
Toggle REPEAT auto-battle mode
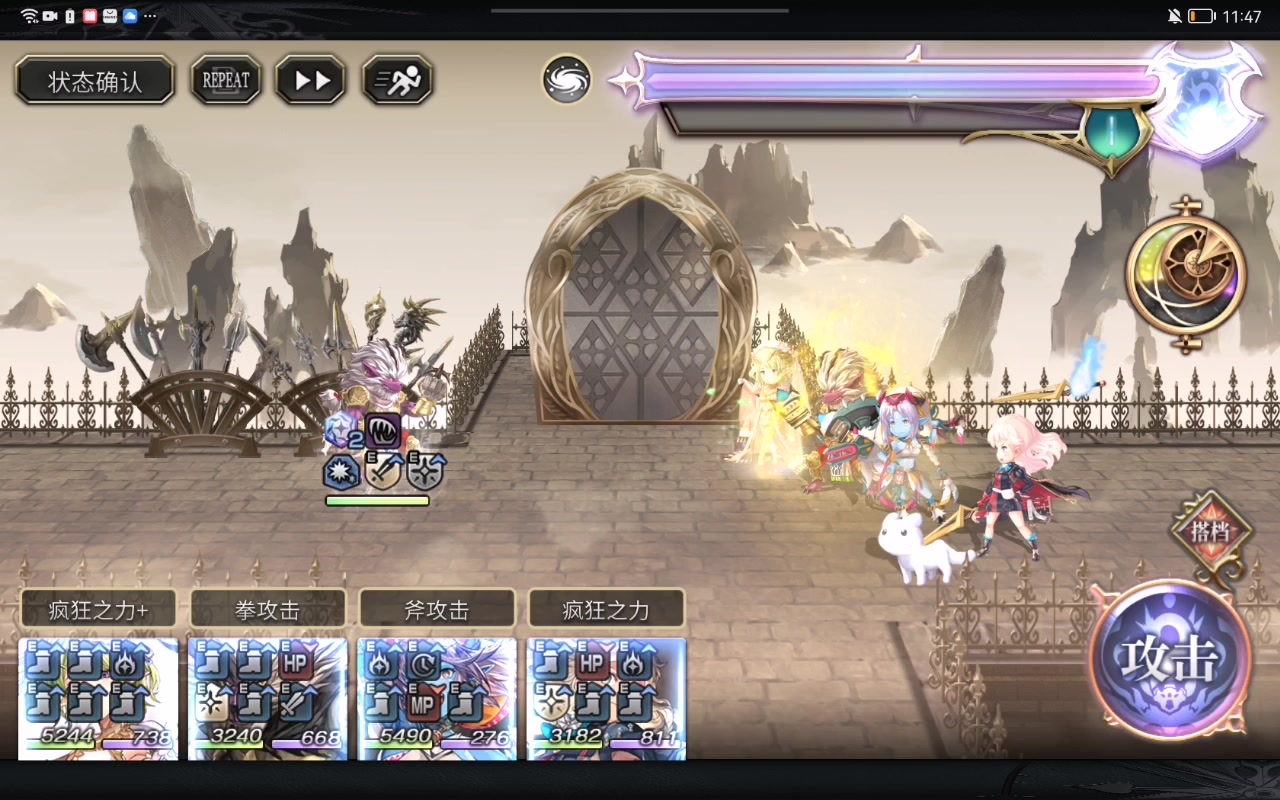click(225, 80)
